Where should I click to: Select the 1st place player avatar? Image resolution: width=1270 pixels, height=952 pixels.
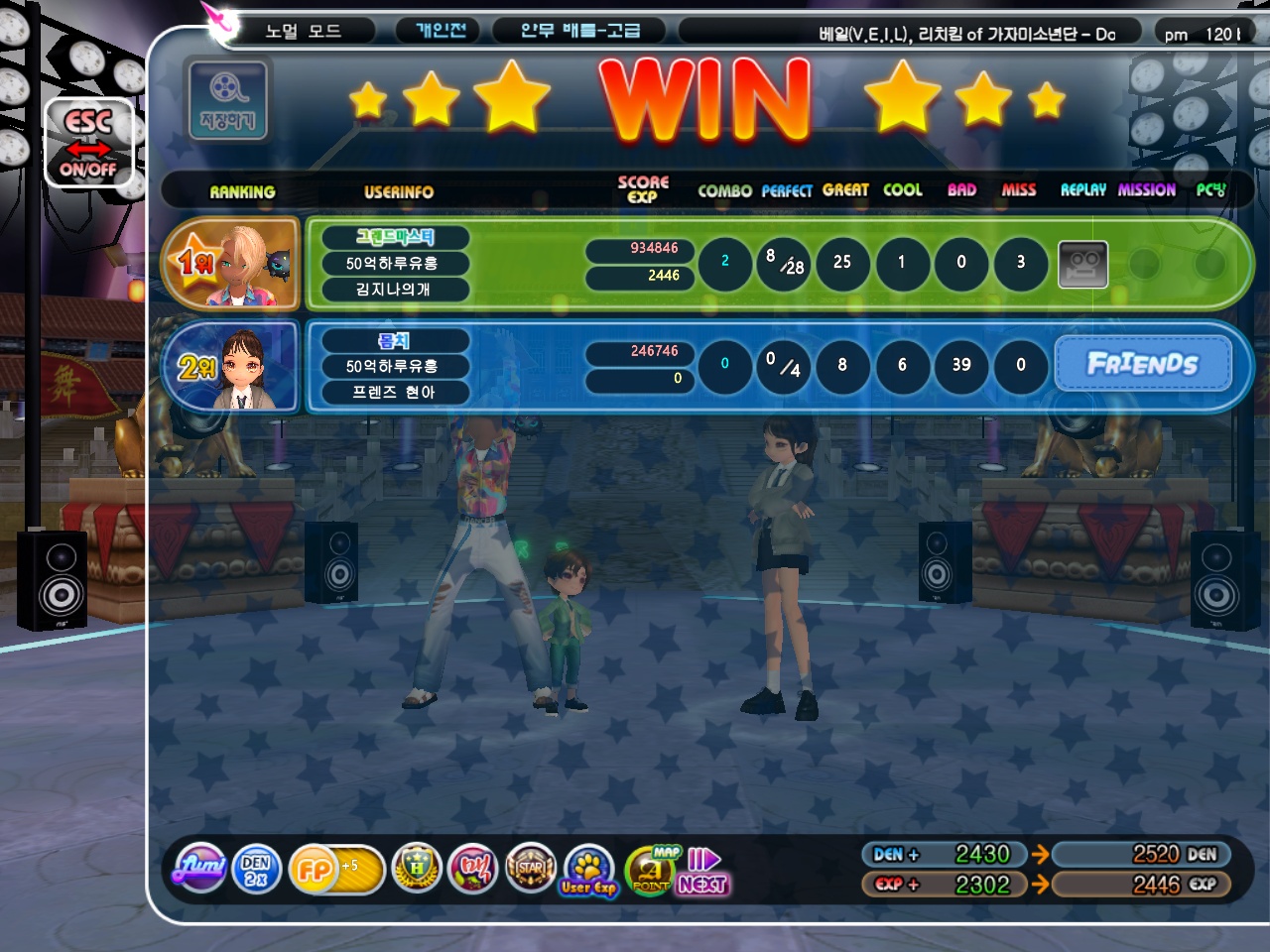coord(231,264)
